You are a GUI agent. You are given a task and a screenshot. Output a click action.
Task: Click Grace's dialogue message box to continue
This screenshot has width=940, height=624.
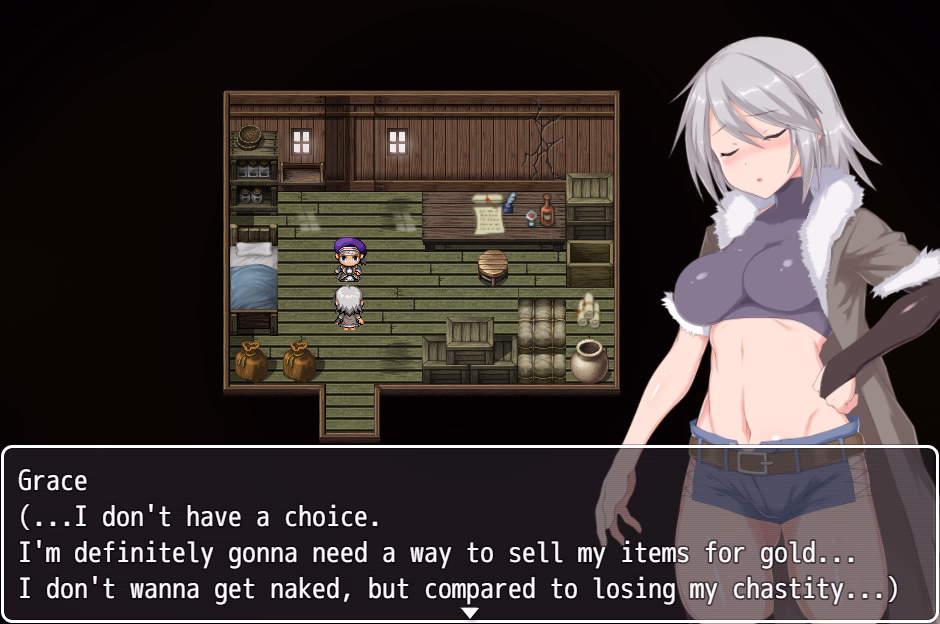(469, 535)
